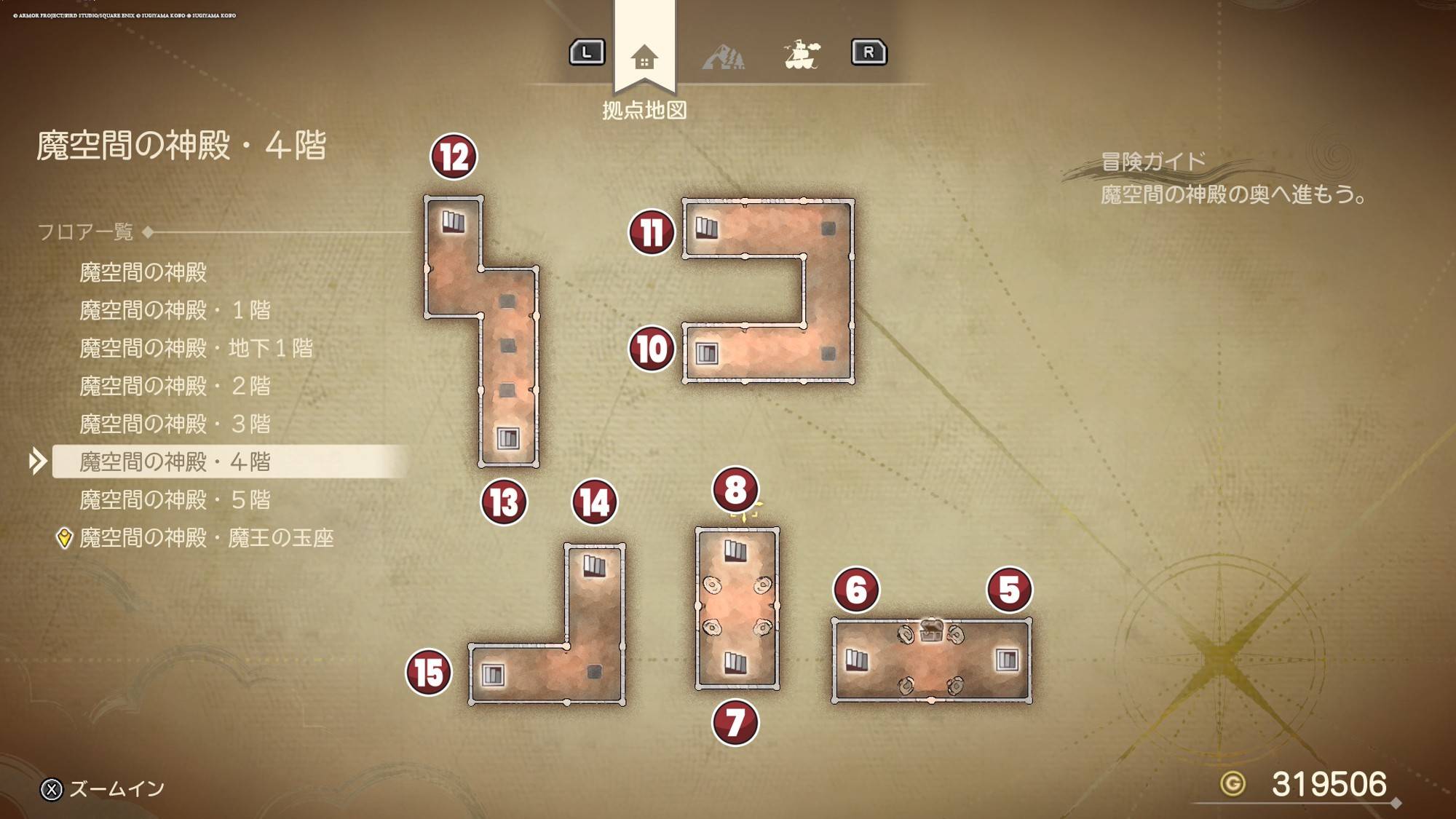Click map marker number 12
This screenshot has width=1456, height=819.
click(x=454, y=157)
